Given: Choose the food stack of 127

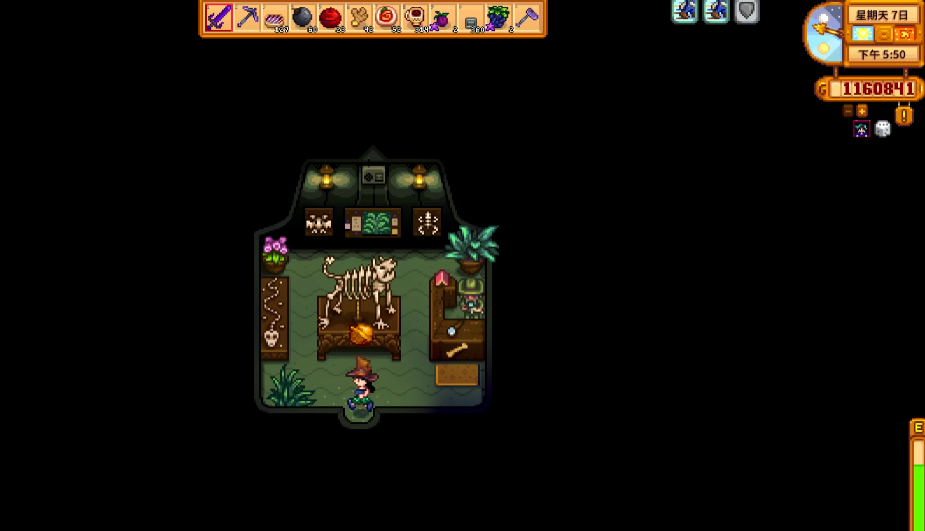Looking at the screenshot, I should pos(275,18).
